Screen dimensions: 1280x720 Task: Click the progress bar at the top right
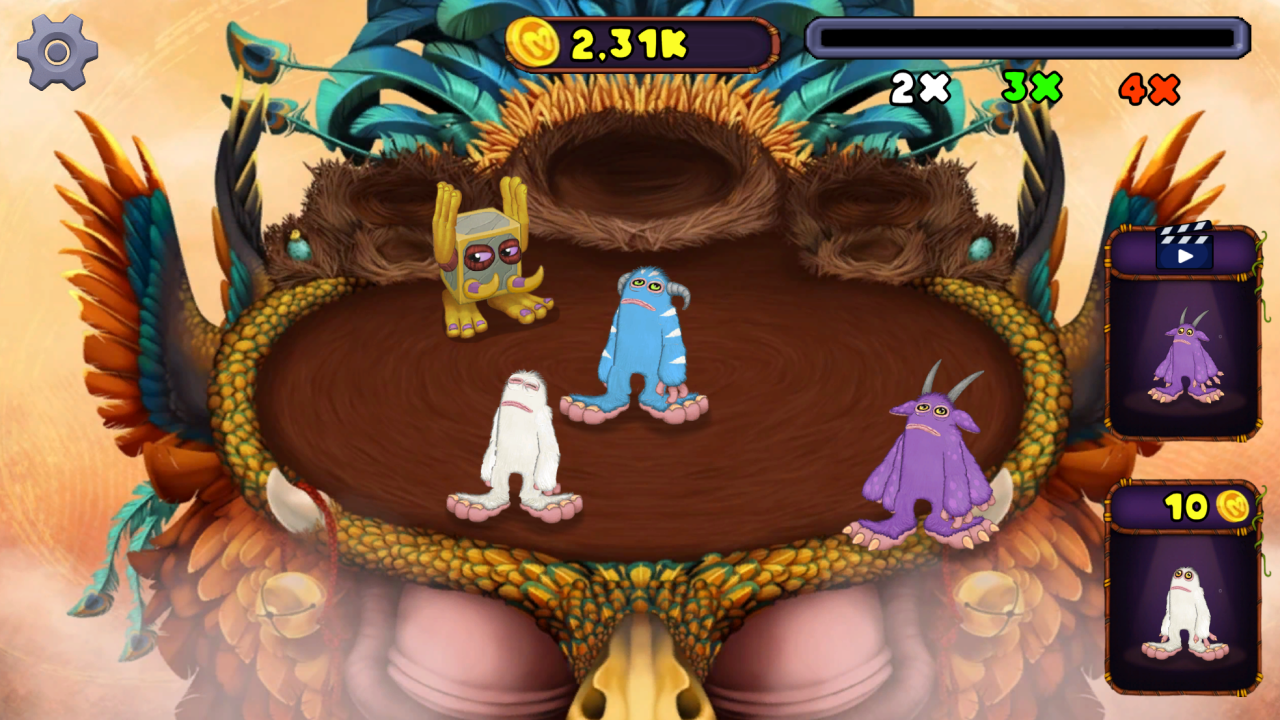[1028, 37]
